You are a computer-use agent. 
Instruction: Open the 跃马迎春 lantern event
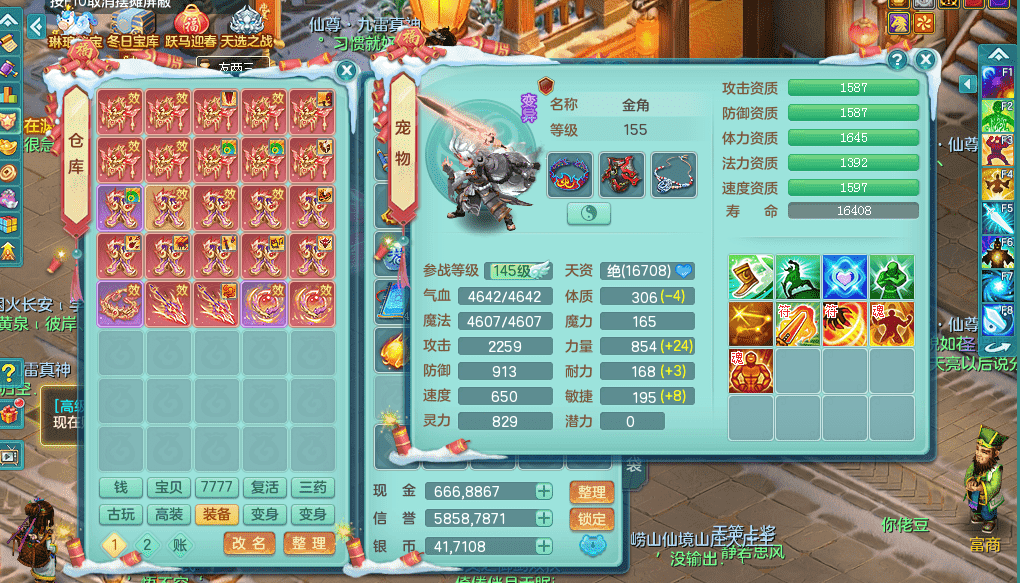pyautogui.click(x=190, y=27)
